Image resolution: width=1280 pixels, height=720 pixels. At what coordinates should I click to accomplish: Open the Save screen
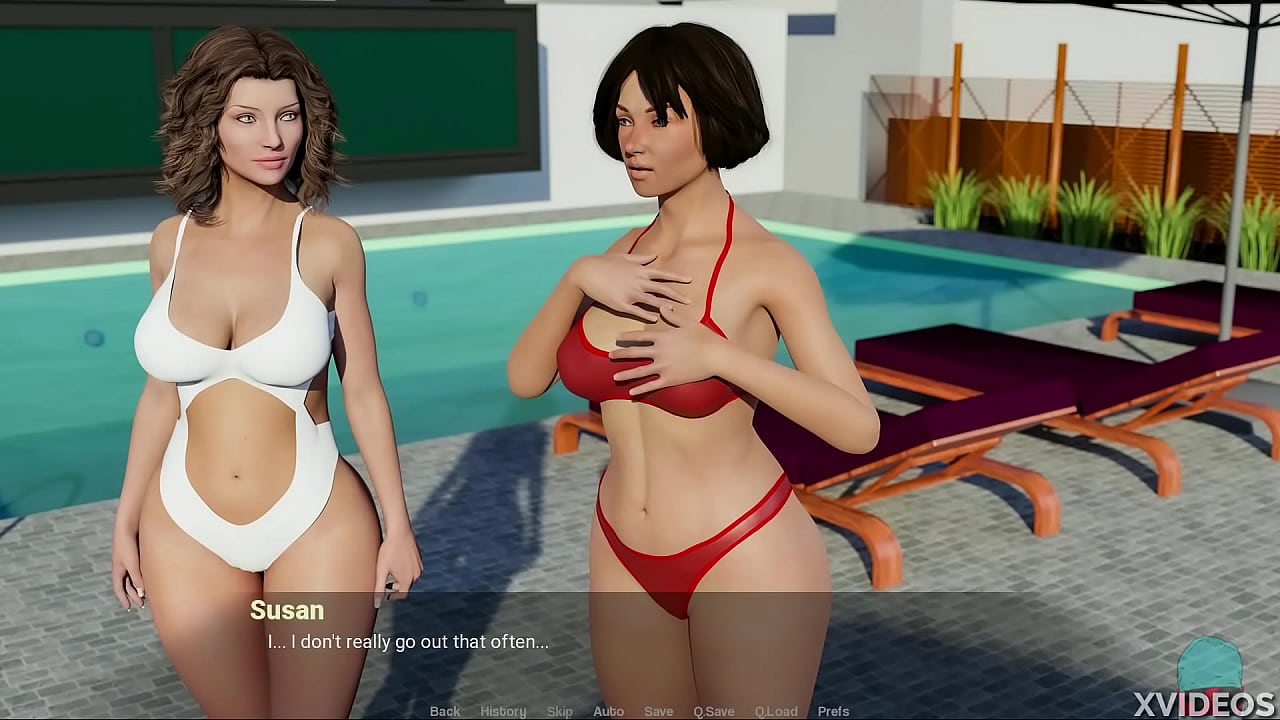pyautogui.click(x=658, y=711)
